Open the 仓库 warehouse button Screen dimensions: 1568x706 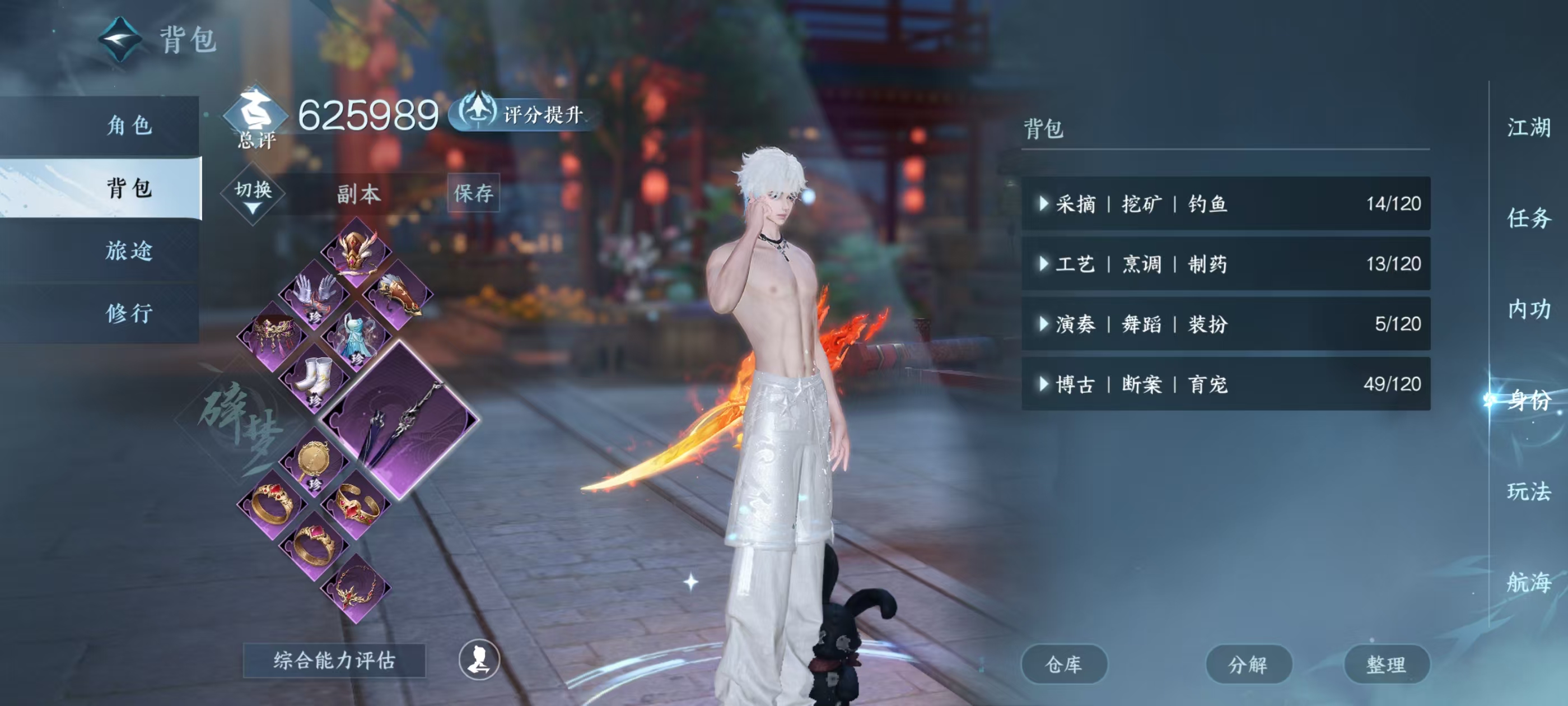1065,665
